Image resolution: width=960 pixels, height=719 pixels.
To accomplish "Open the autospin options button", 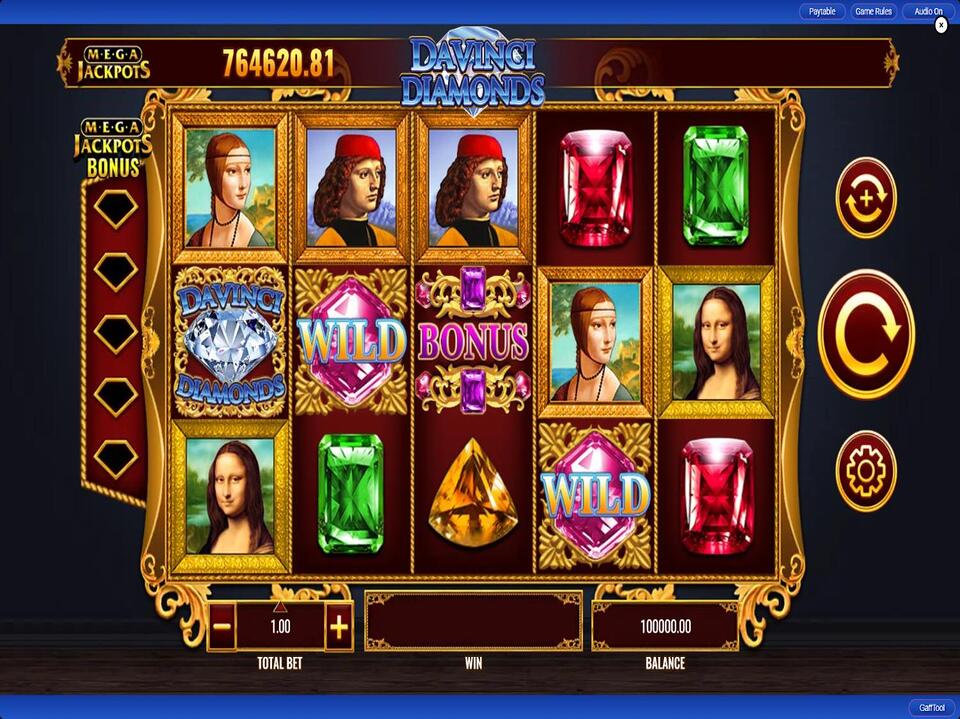I will (865, 198).
